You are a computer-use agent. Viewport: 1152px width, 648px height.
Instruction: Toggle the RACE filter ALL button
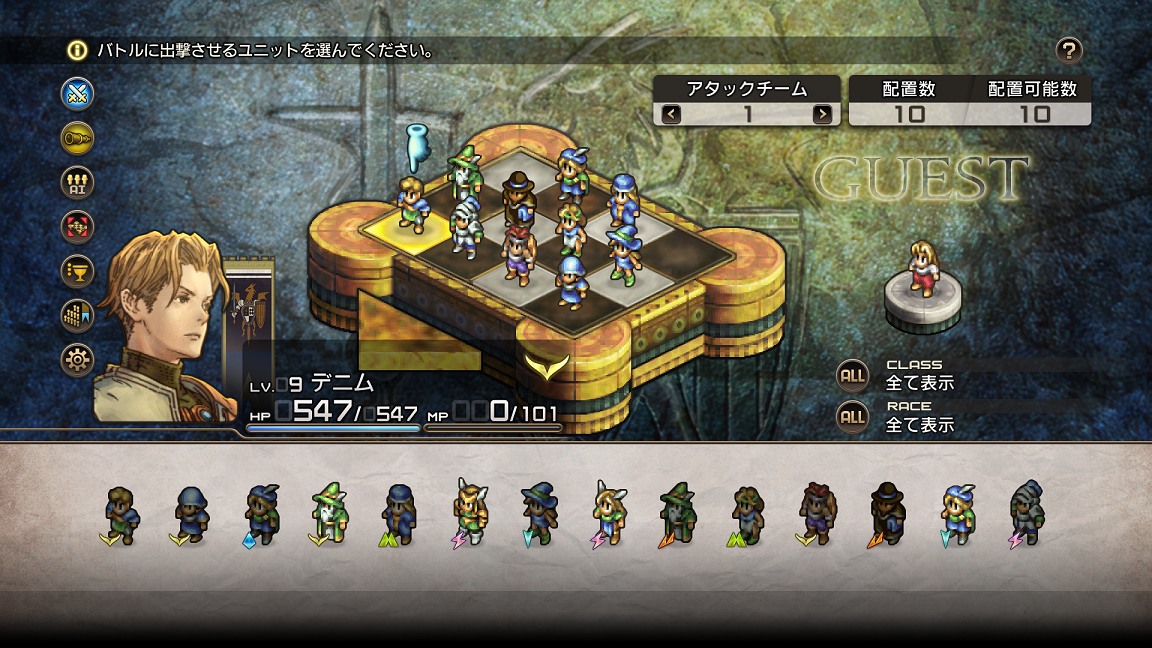[x=852, y=416]
